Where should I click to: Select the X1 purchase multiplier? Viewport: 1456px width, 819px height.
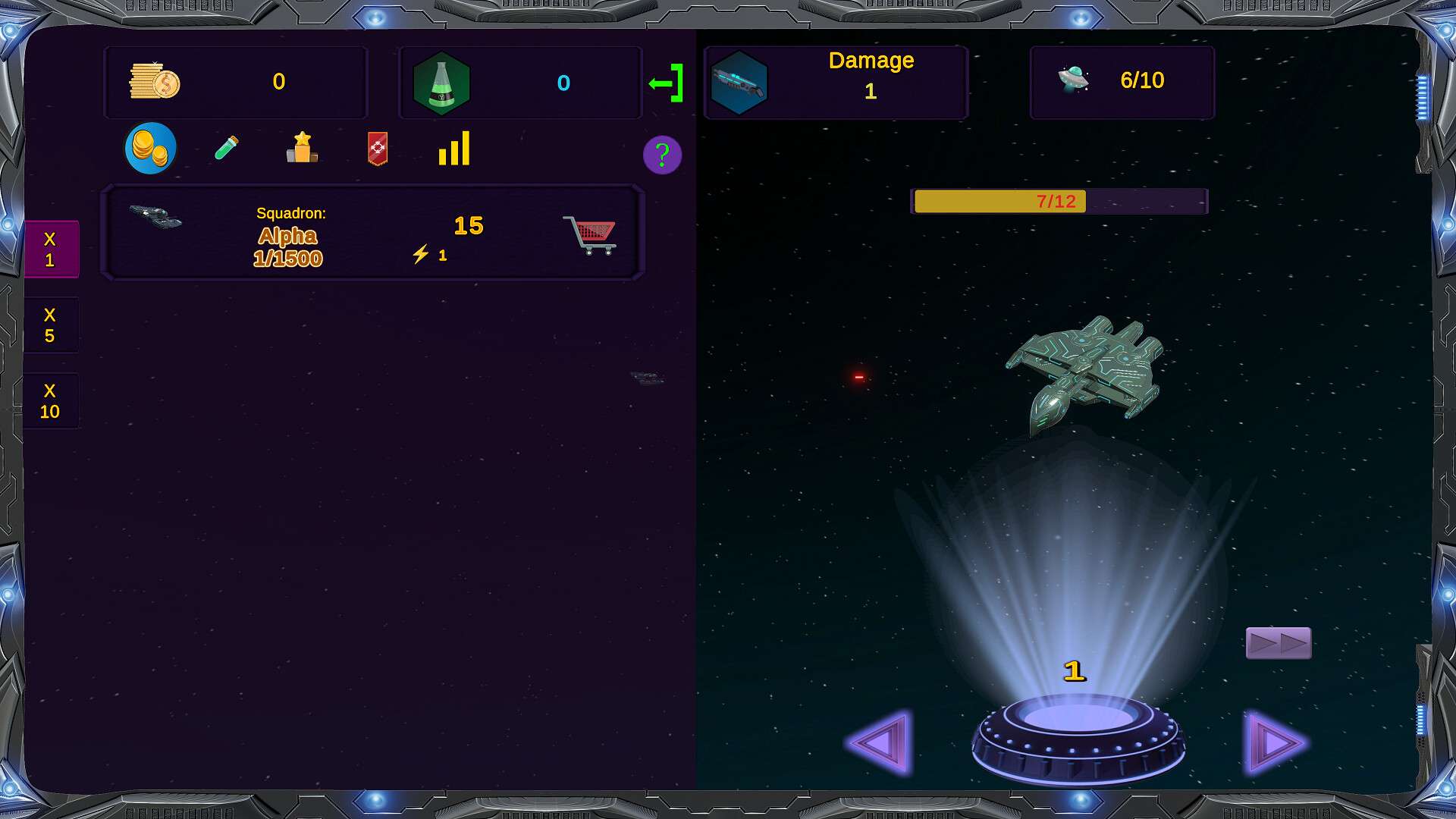pos(51,249)
